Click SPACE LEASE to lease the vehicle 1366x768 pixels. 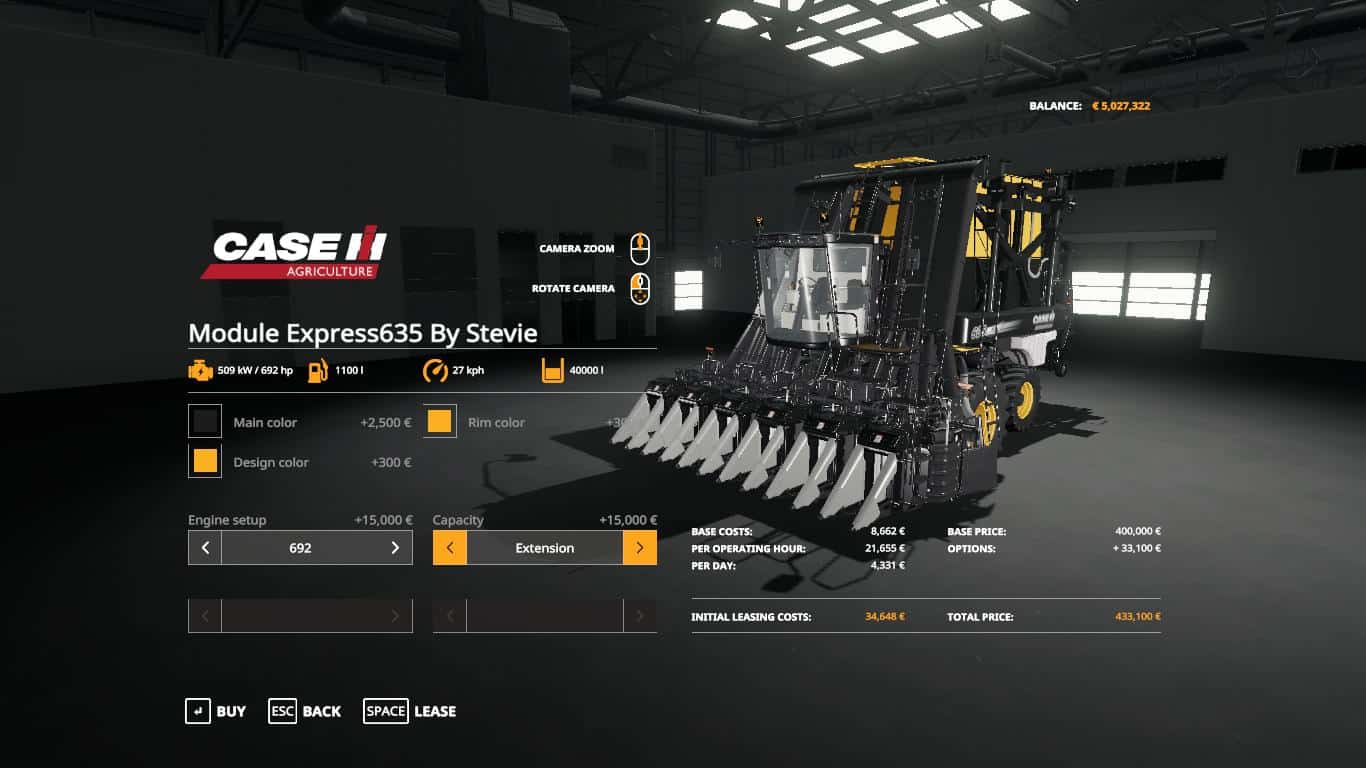tap(409, 711)
